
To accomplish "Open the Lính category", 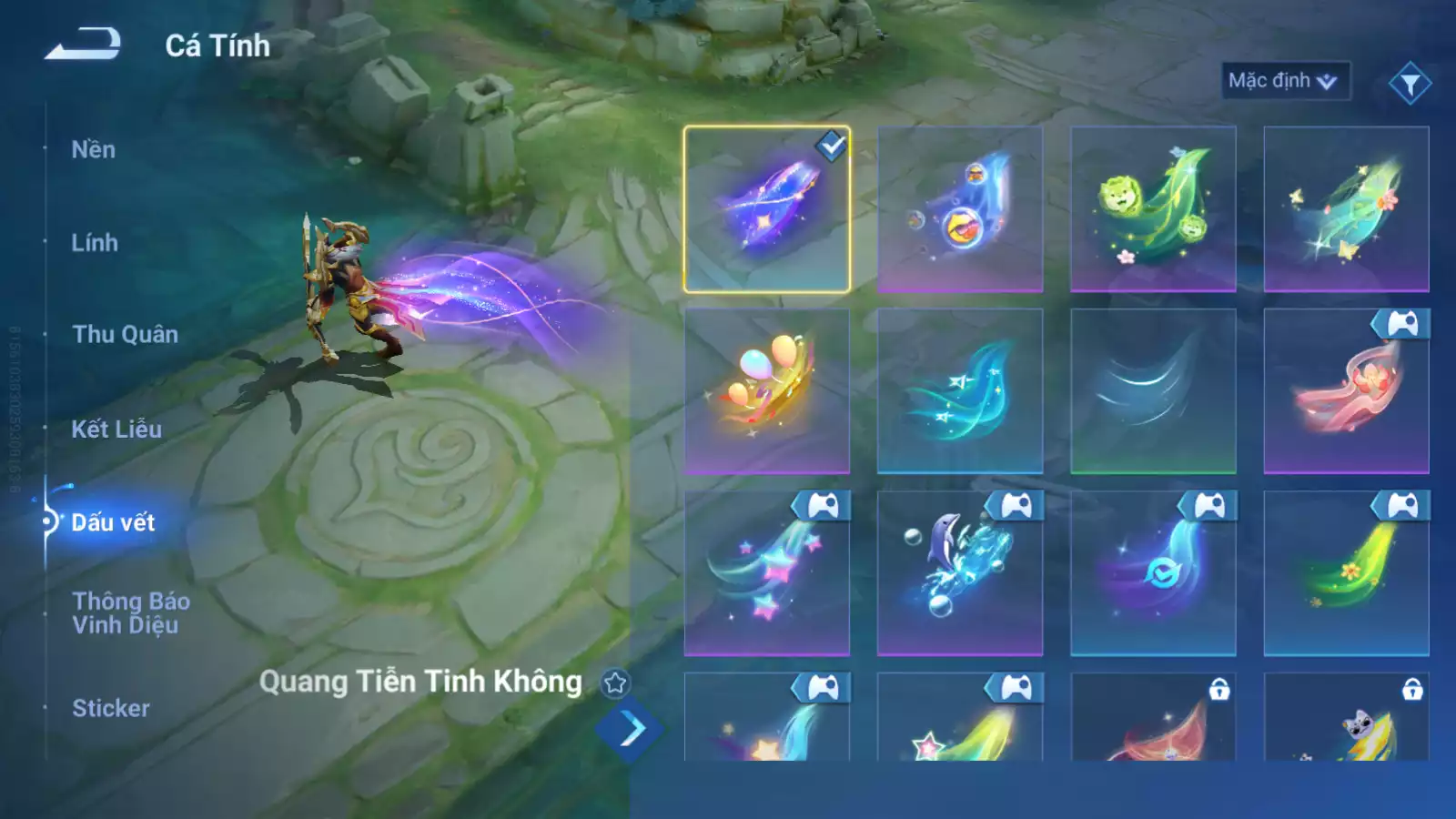I will point(95,243).
